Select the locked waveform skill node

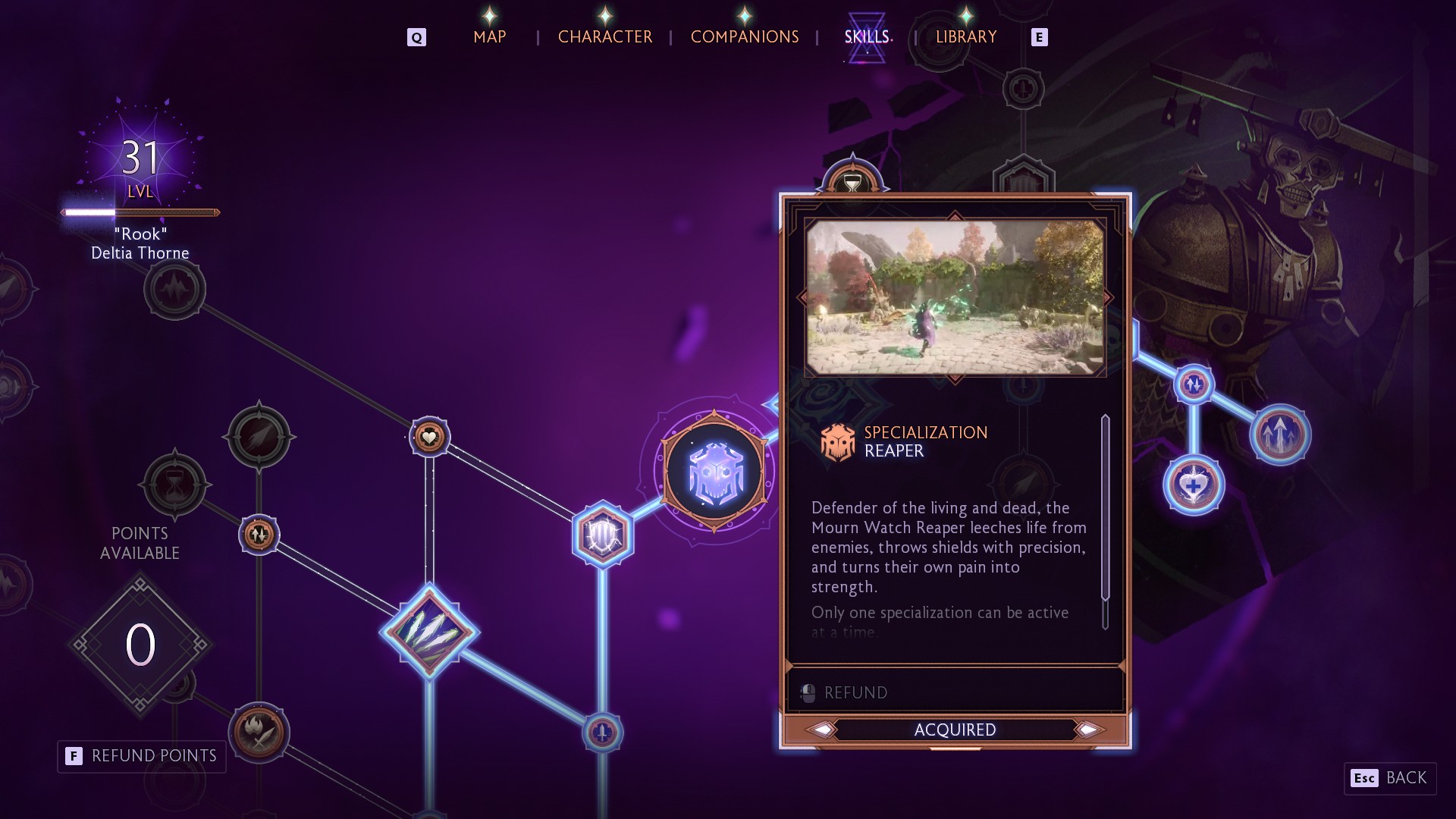tap(174, 289)
